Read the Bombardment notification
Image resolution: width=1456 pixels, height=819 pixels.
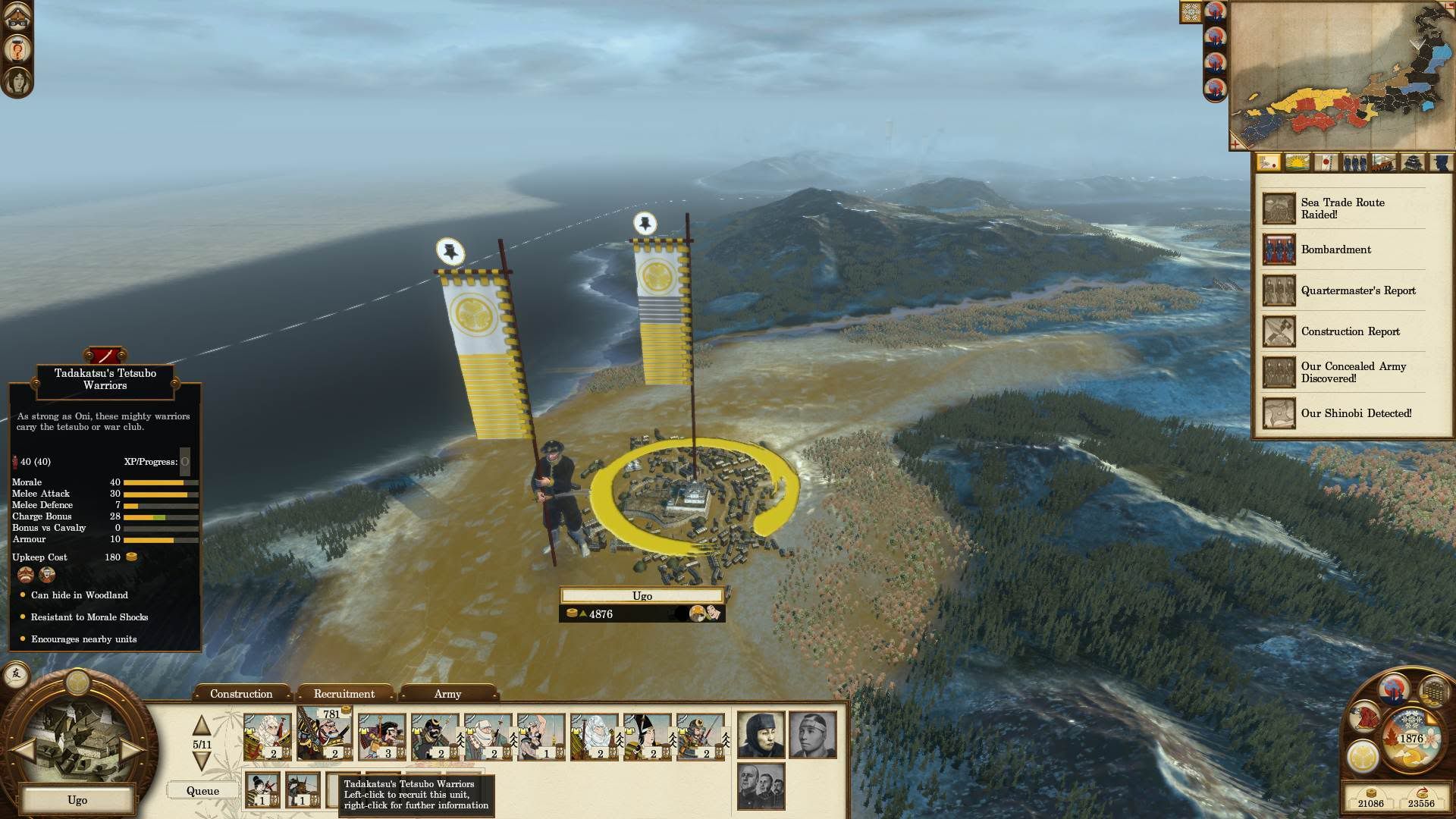coord(1335,249)
